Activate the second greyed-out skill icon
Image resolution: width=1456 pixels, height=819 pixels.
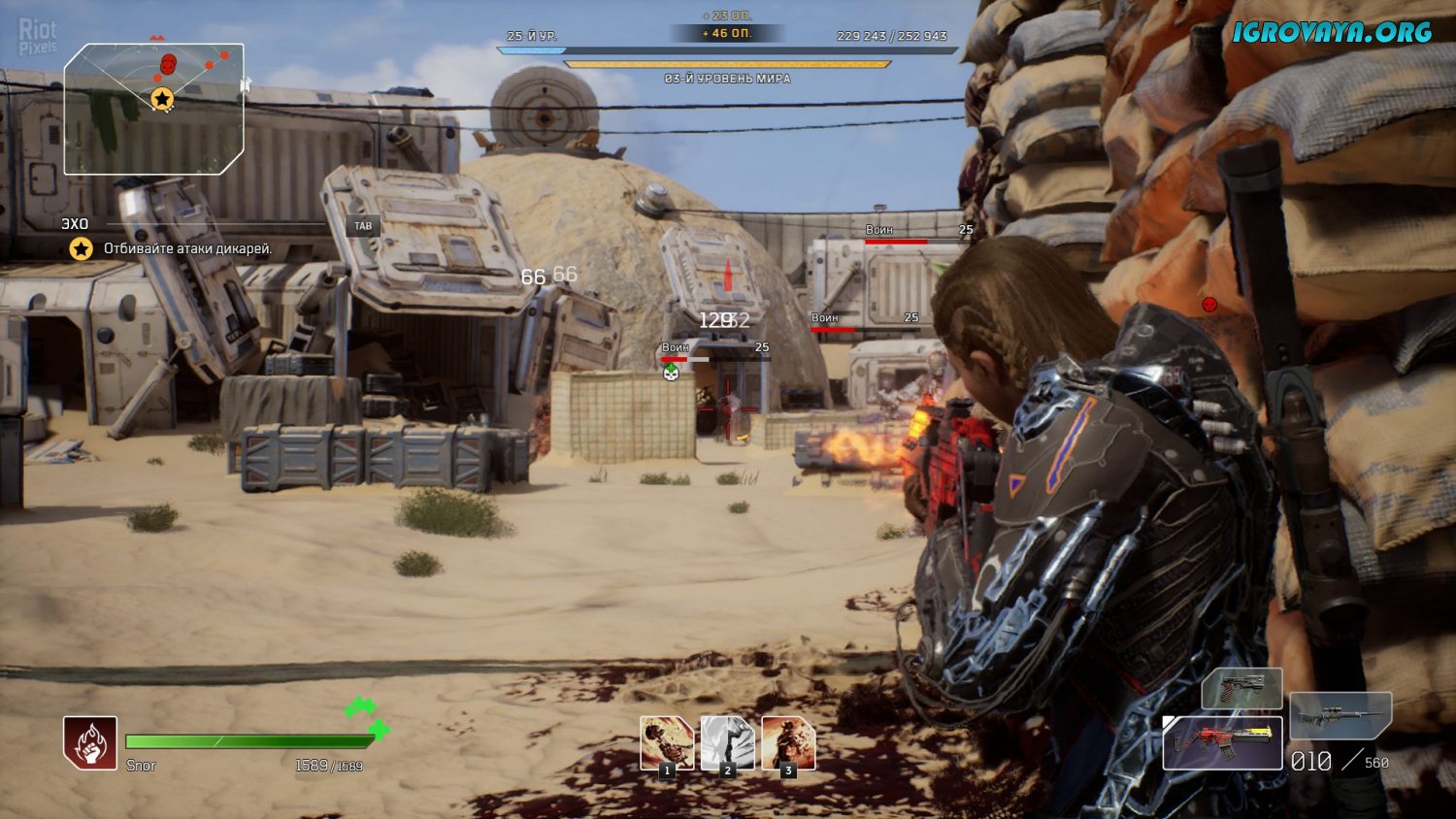coord(727,743)
